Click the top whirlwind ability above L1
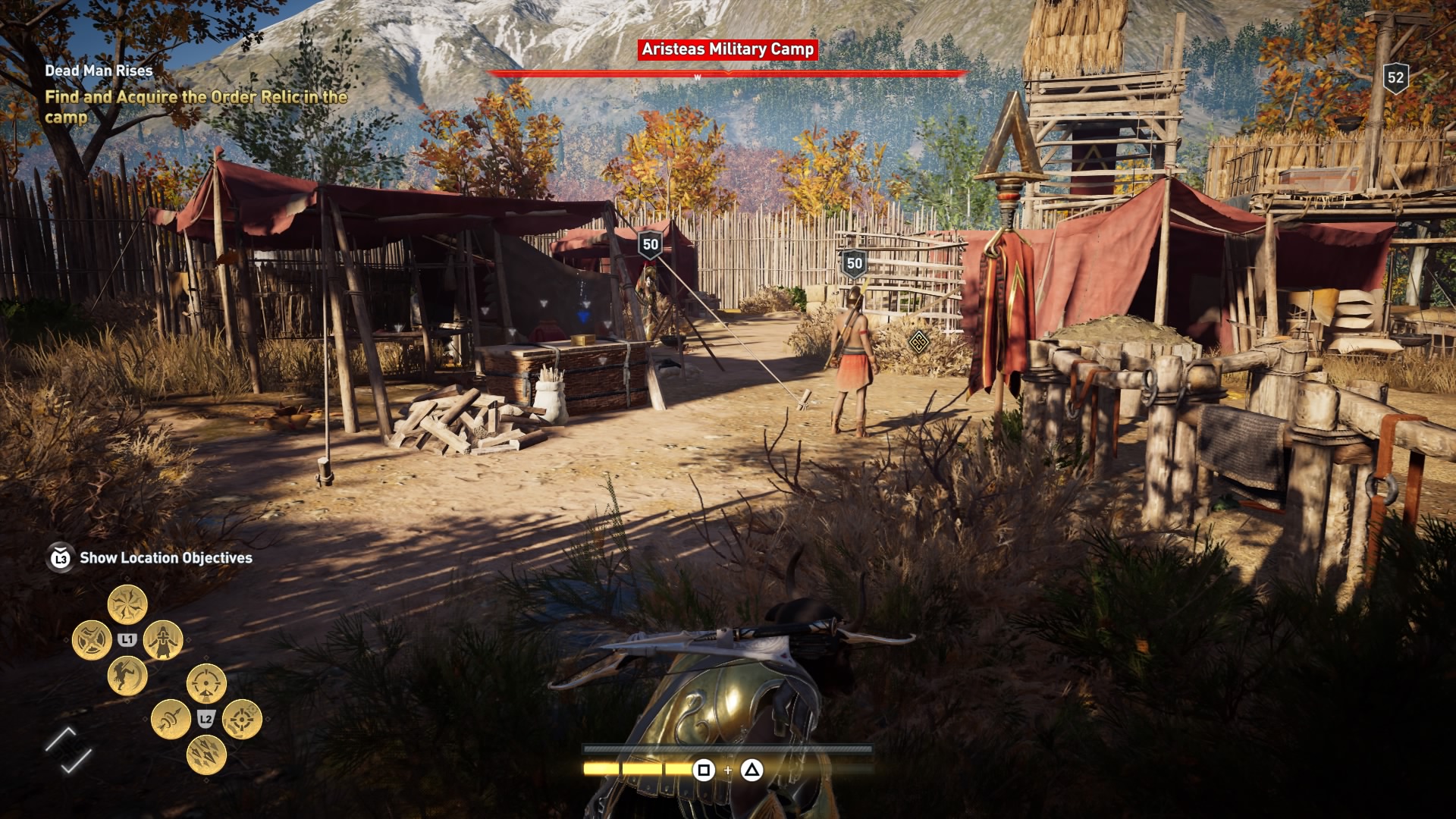 click(127, 606)
